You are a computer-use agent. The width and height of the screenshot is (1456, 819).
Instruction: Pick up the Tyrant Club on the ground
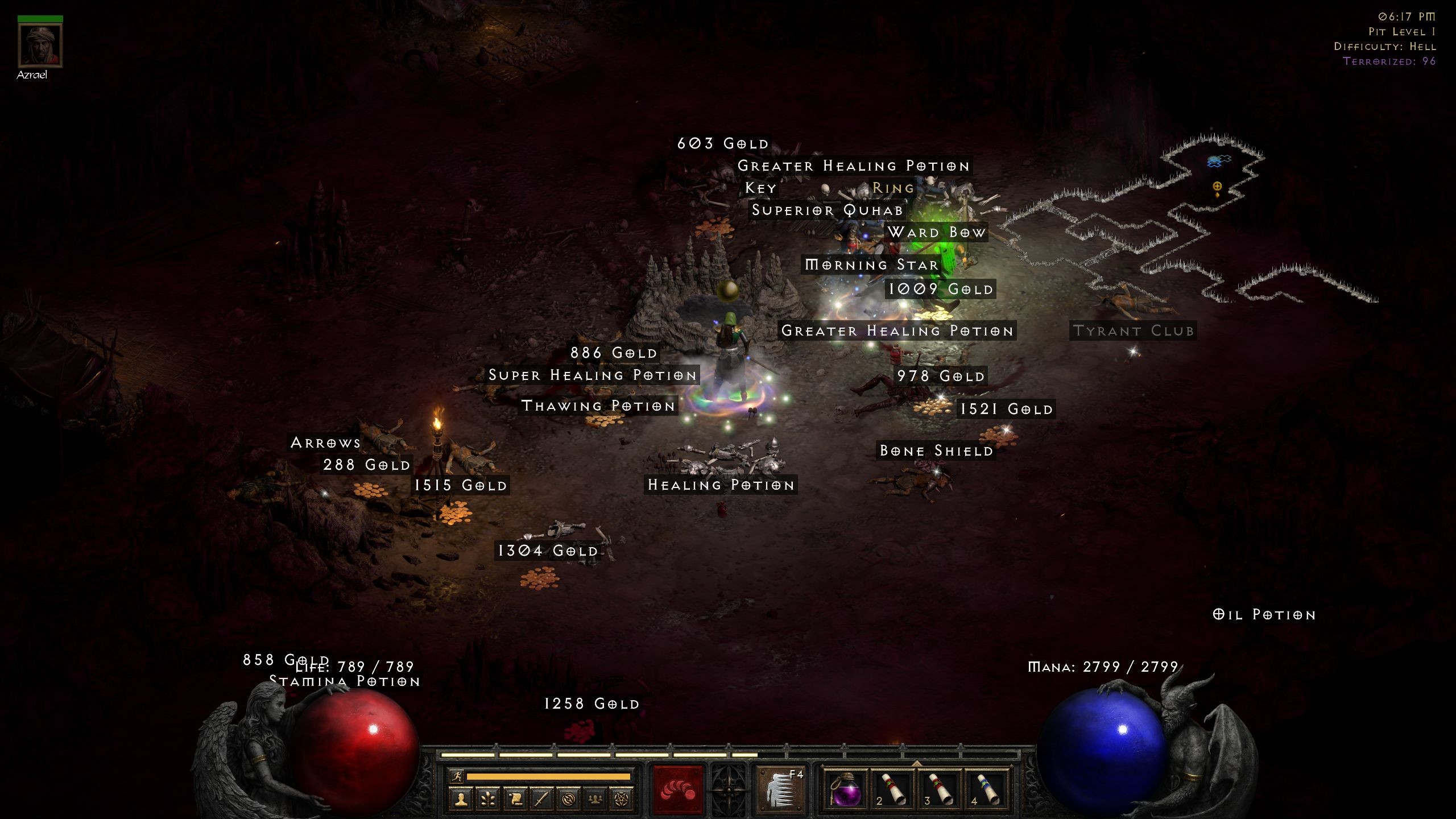click(x=1134, y=330)
